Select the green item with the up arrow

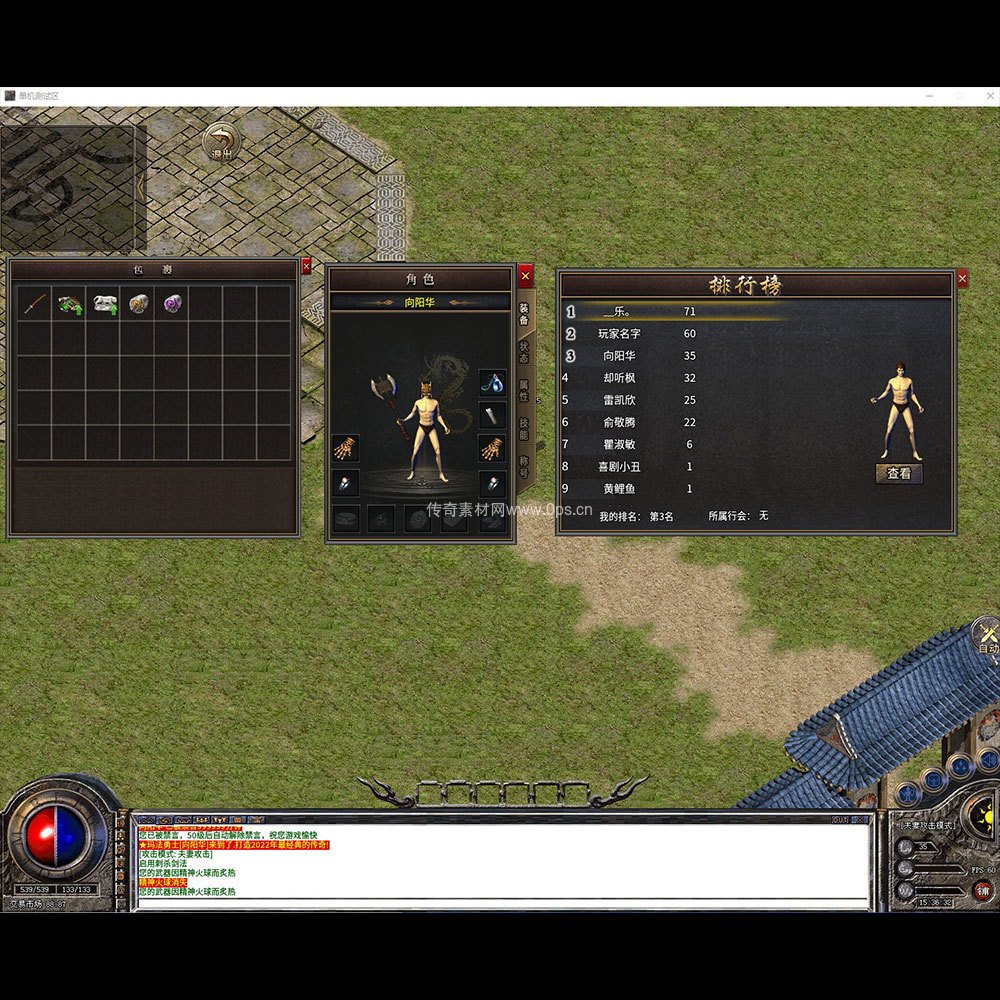[x=69, y=304]
